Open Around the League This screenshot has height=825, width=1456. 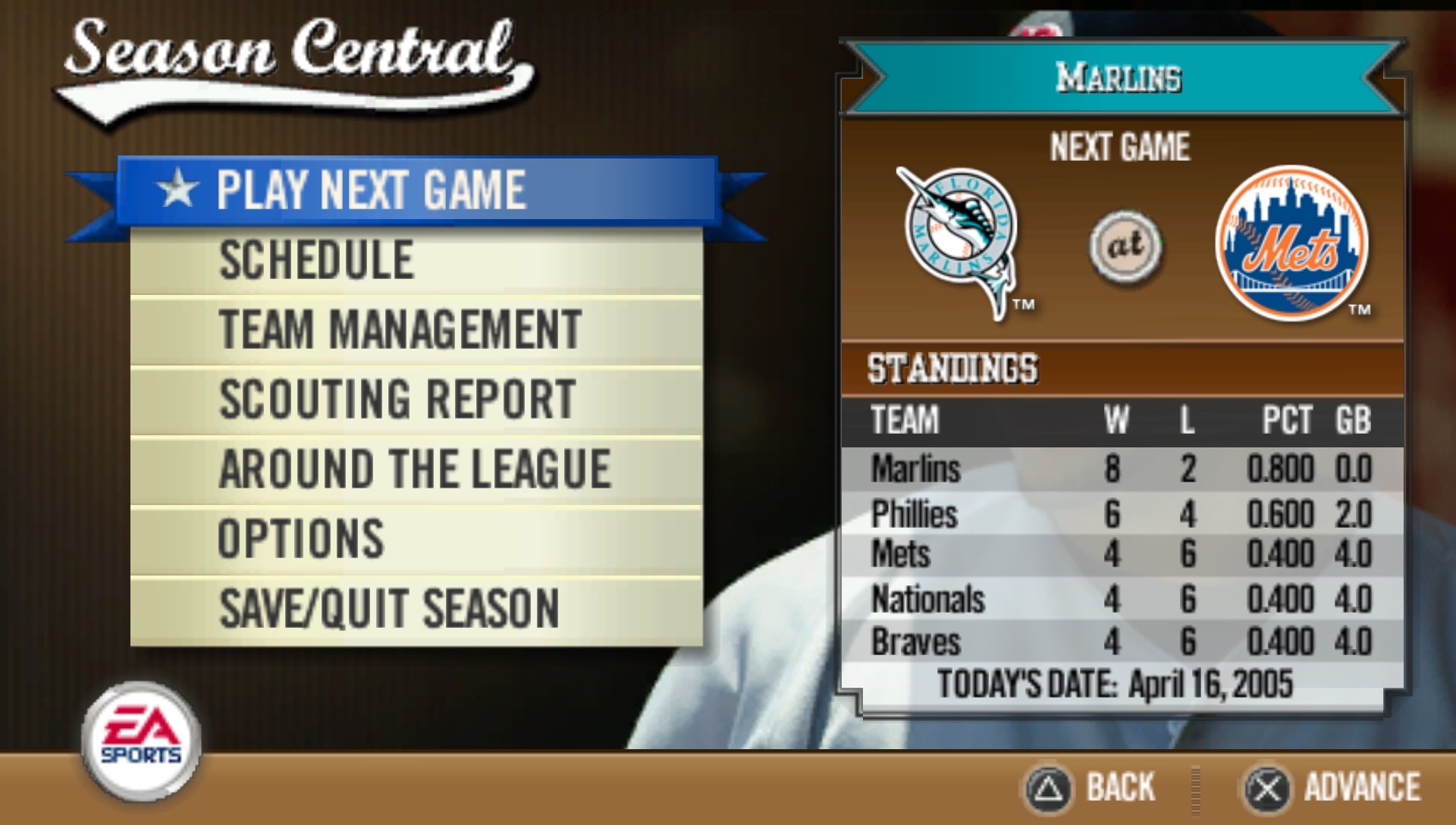(413, 467)
